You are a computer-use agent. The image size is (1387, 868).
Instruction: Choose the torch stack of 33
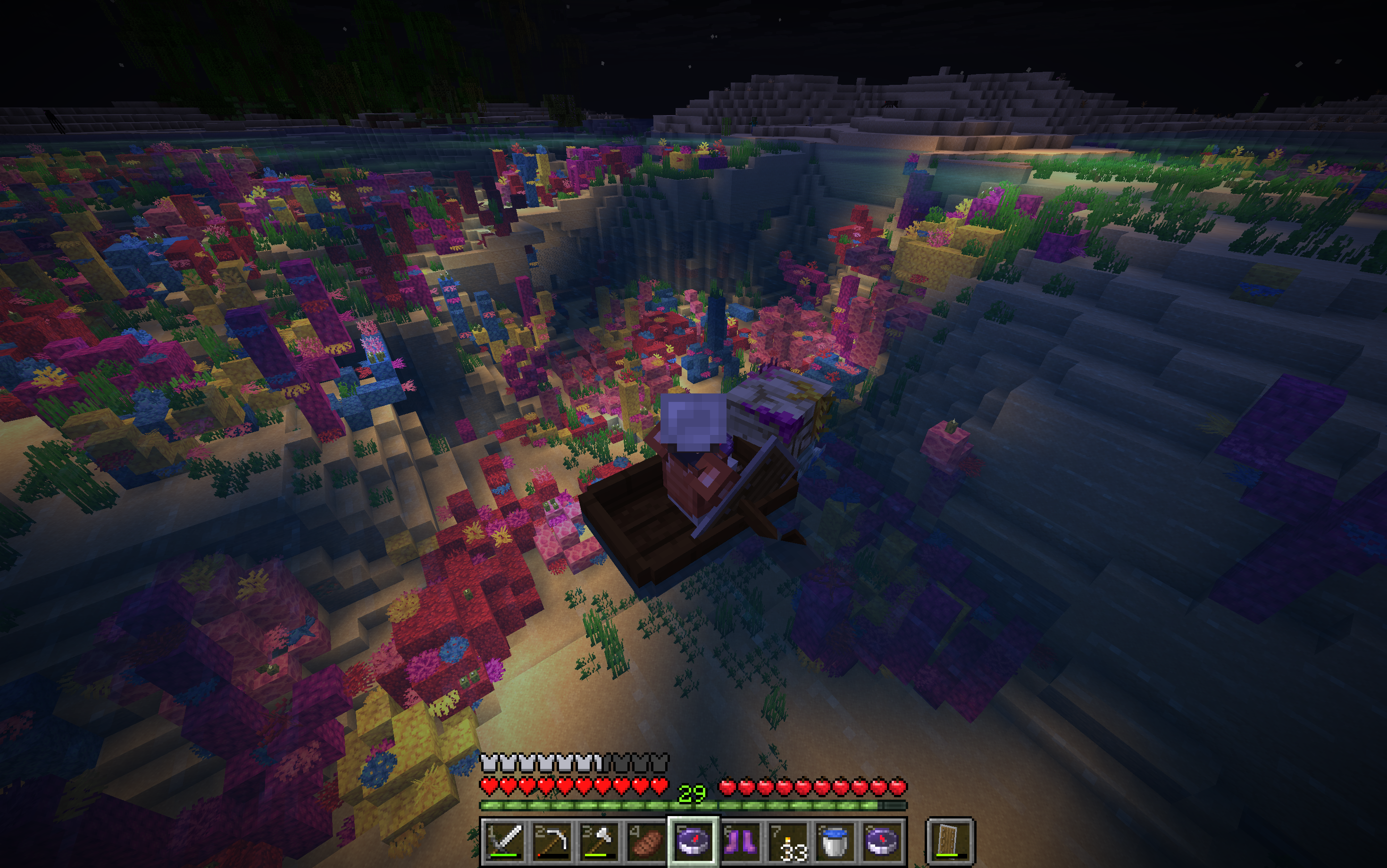(787, 841)
